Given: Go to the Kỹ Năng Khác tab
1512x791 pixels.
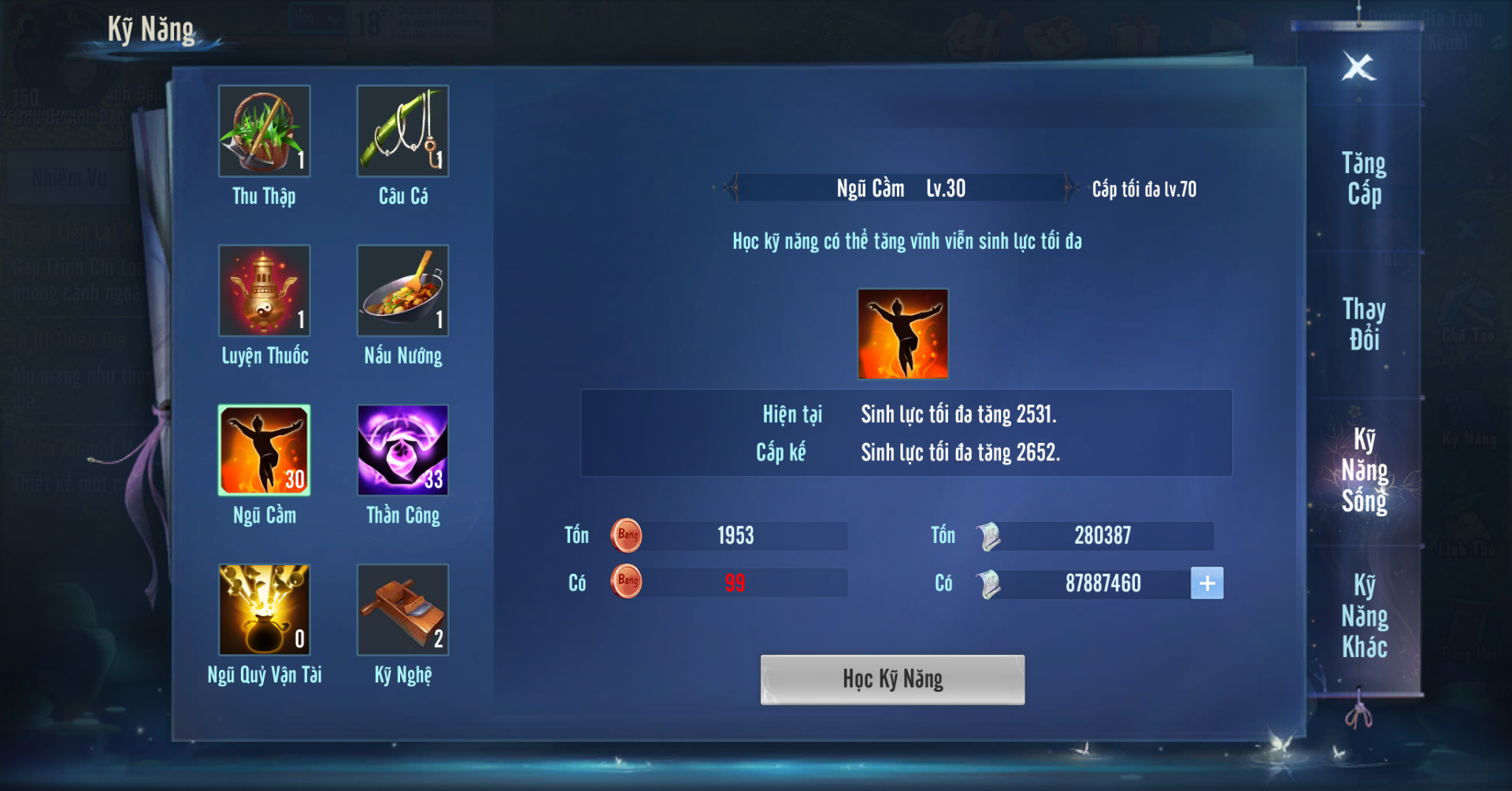Looking at the screenshot, I should 1364,615.
